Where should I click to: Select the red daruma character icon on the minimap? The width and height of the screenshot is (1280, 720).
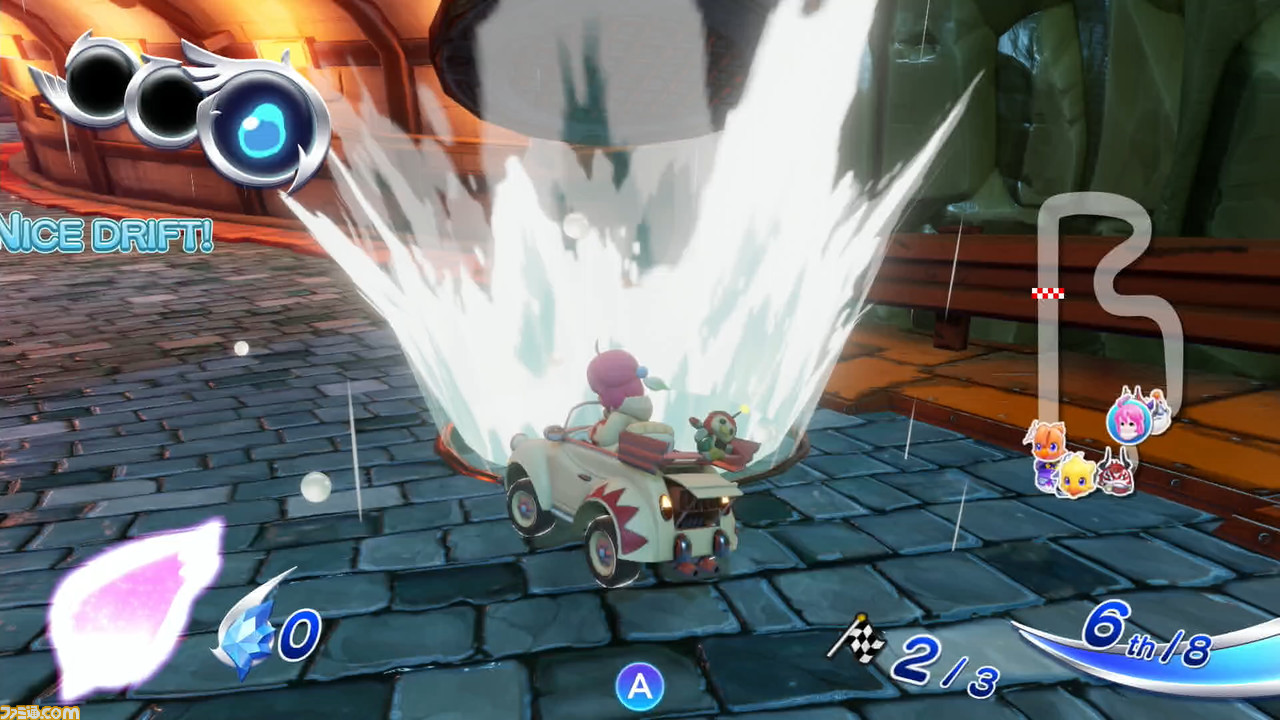tap(1117, 478)
